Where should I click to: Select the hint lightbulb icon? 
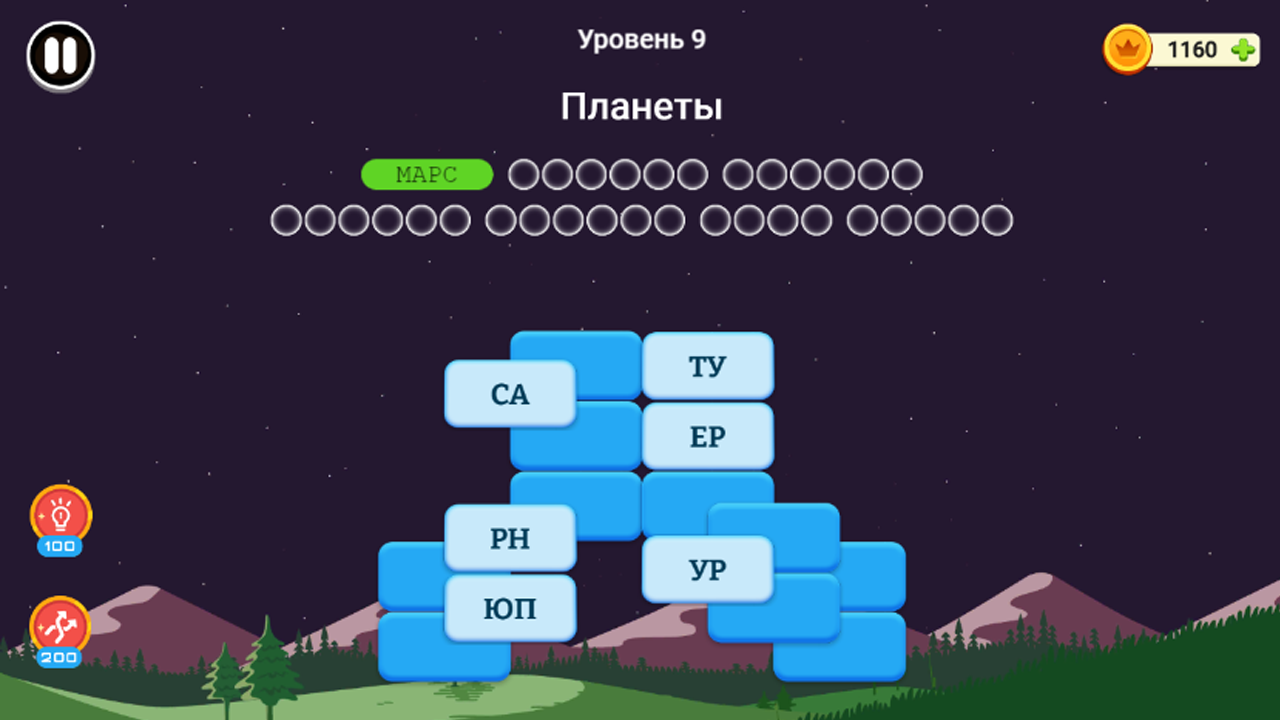pos(60,513)
